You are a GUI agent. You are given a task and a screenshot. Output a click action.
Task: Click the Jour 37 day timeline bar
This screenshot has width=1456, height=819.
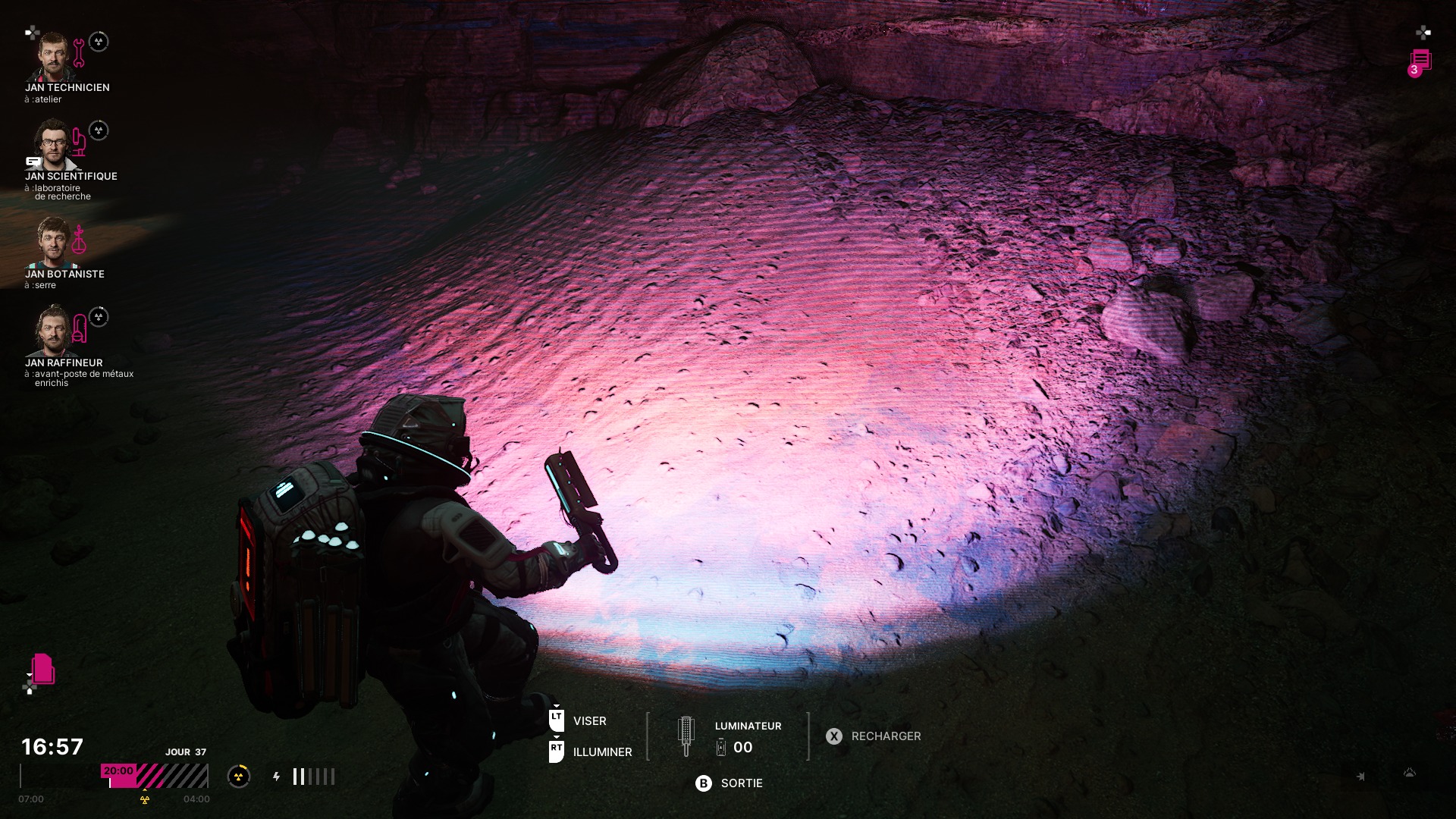155,776
